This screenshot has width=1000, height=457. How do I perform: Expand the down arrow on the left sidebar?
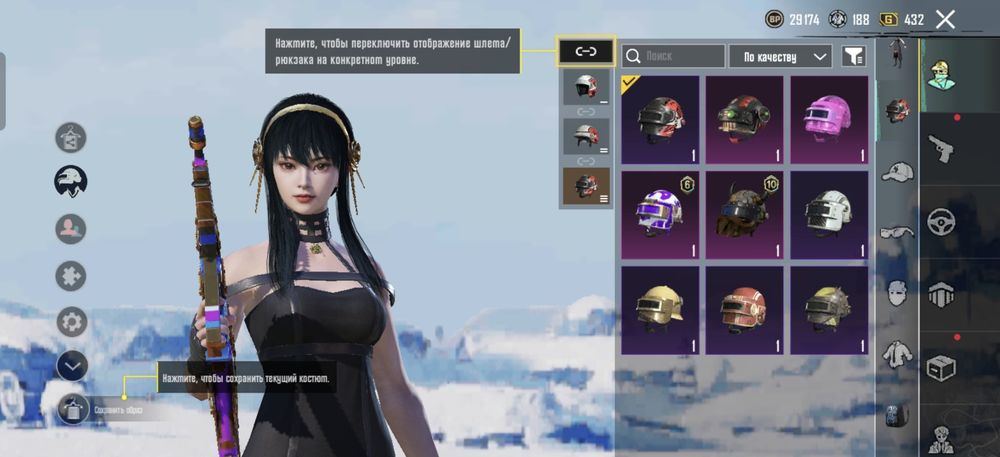coord(72,367)
